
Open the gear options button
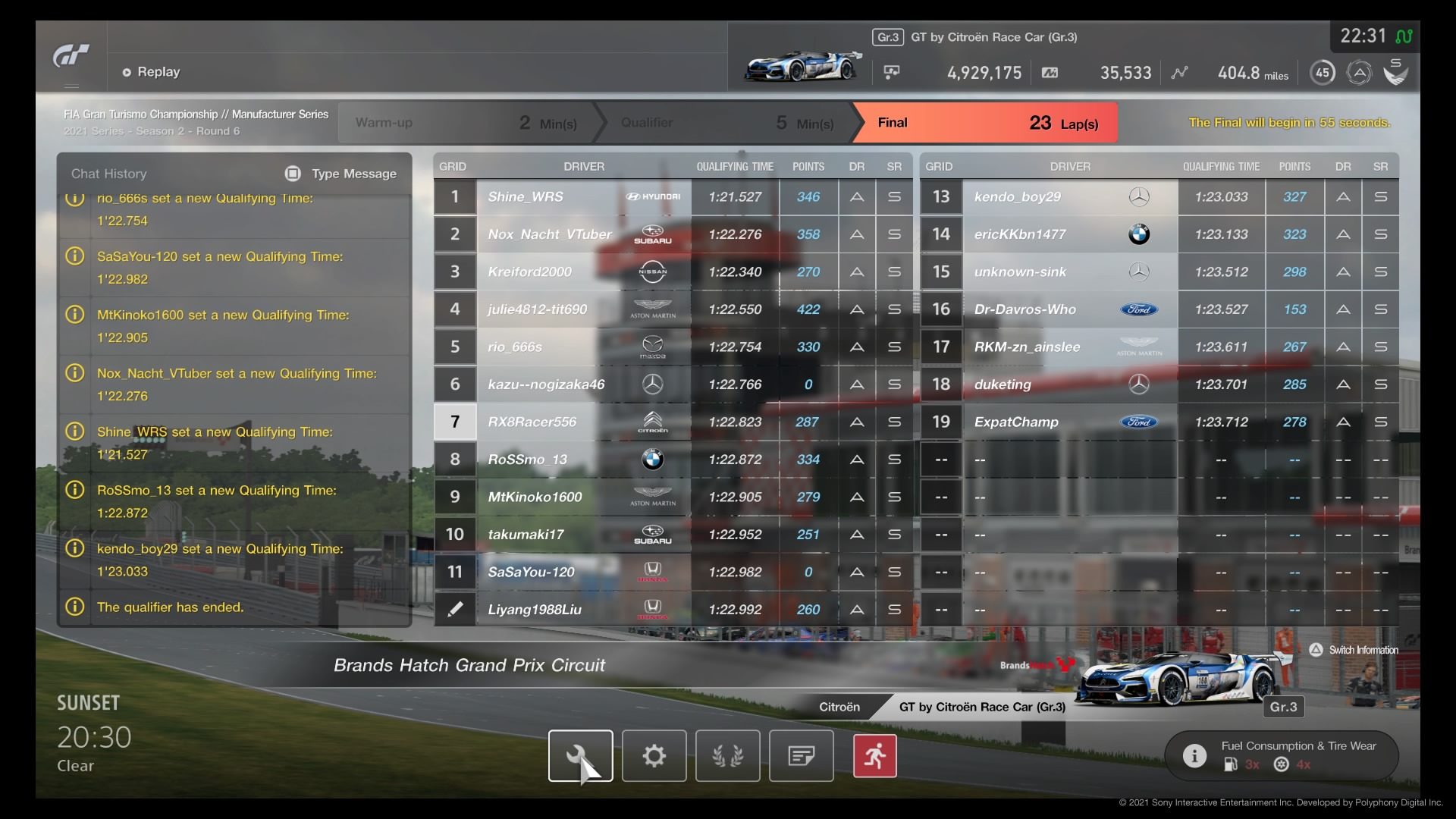tap(654, 755)
